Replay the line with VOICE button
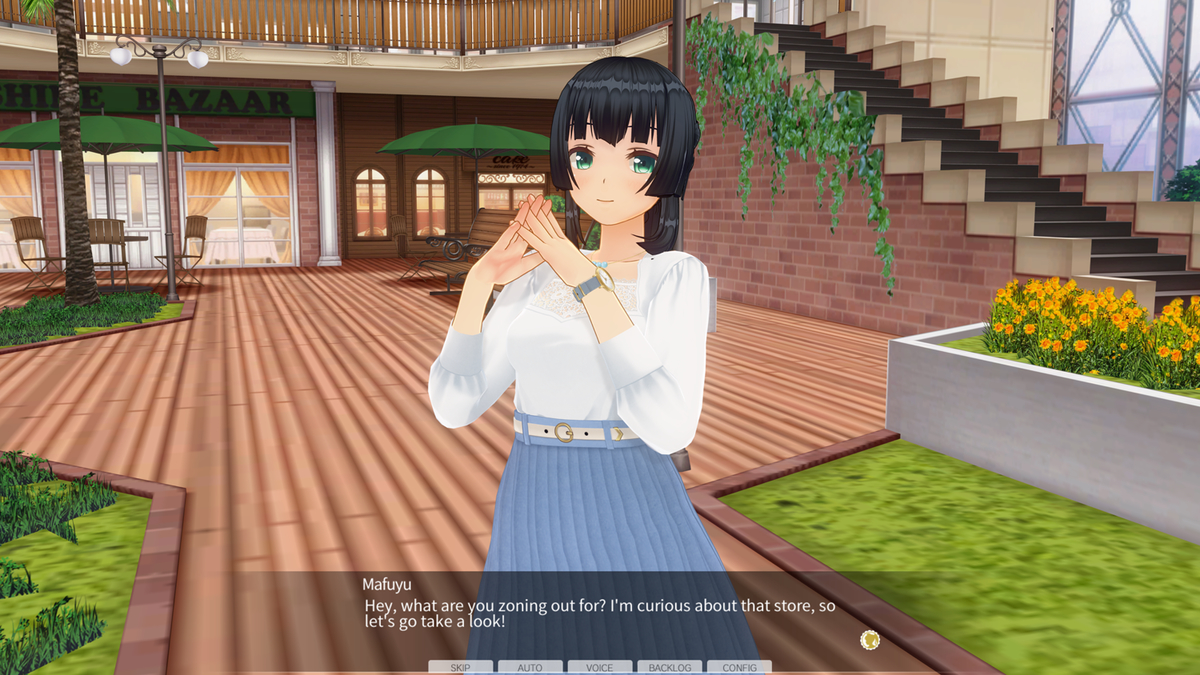The width and height of the screenshot is (1200, 675). [x=600, y=667]
